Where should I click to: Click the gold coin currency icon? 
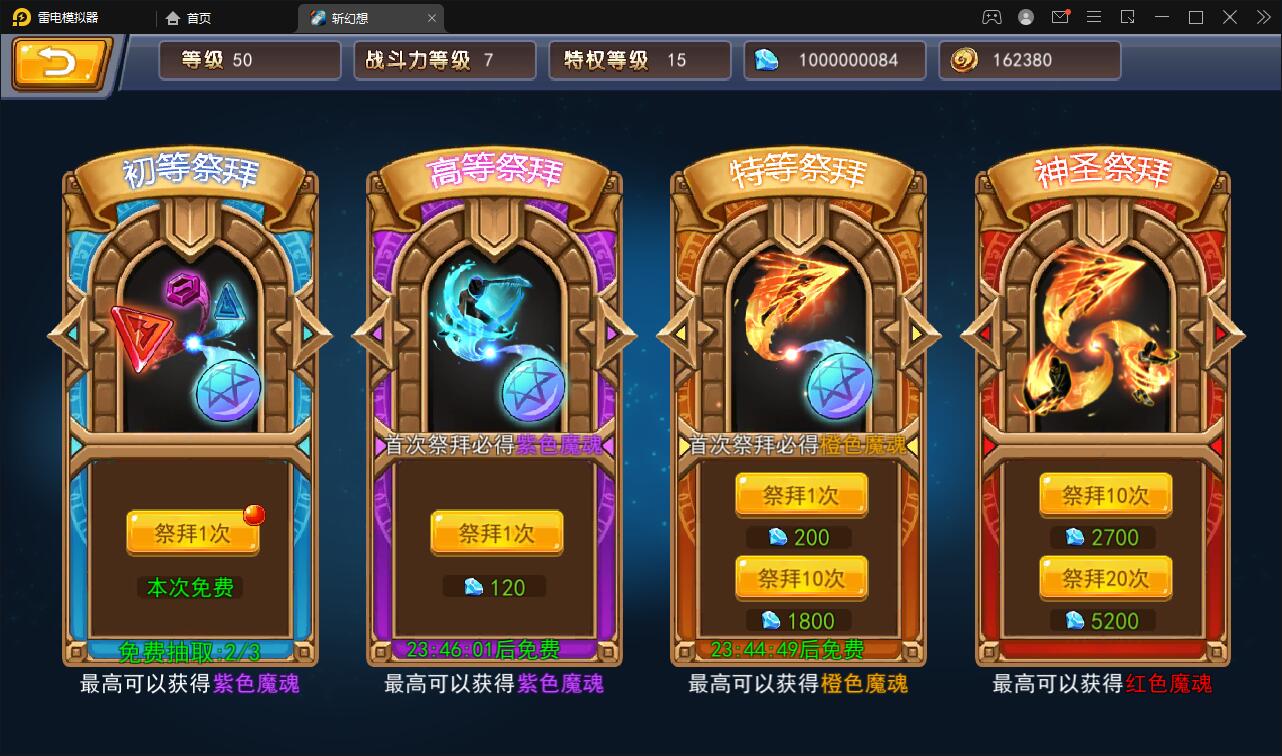[962, 60]
